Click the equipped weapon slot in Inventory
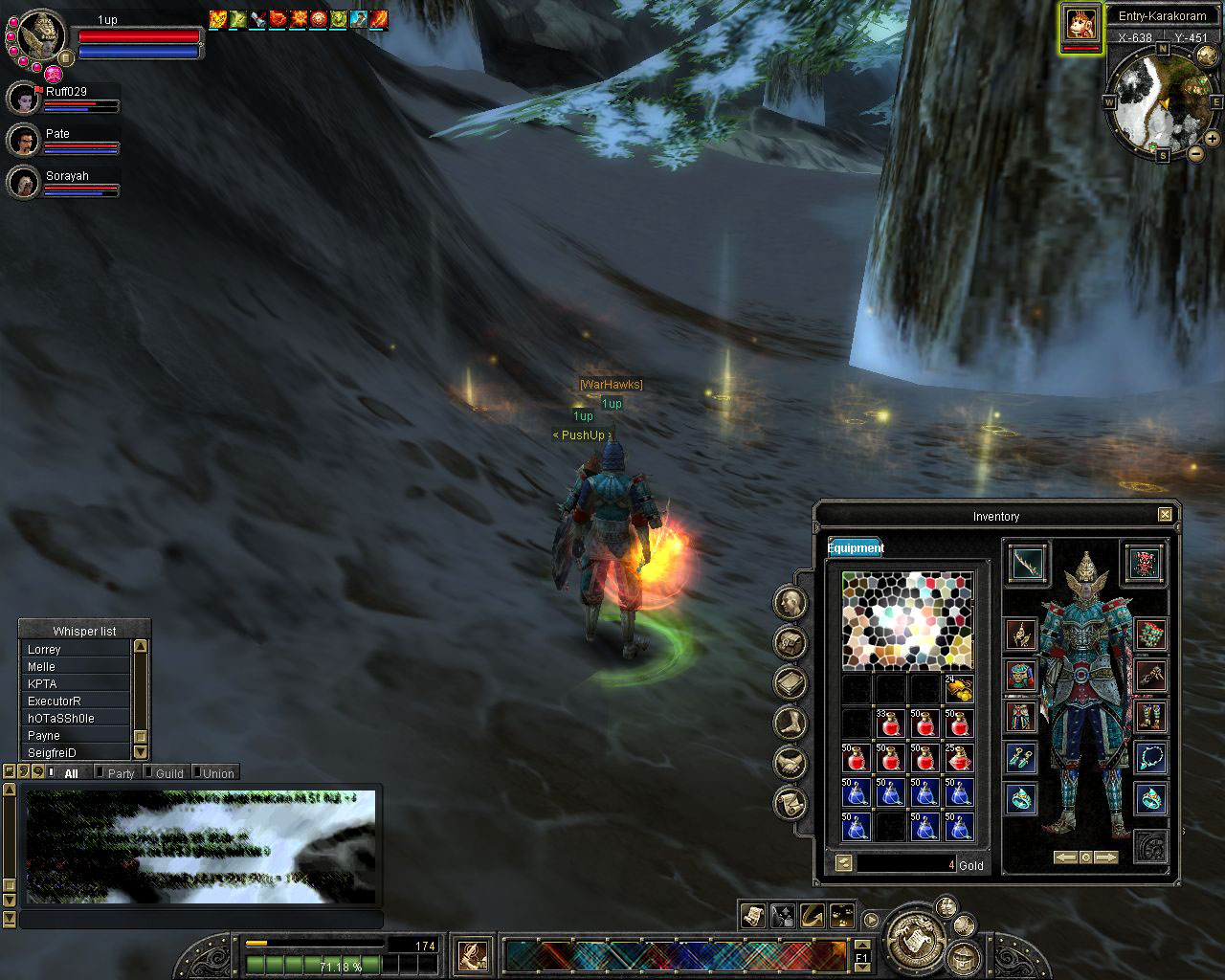 [x=1027, y=563]
